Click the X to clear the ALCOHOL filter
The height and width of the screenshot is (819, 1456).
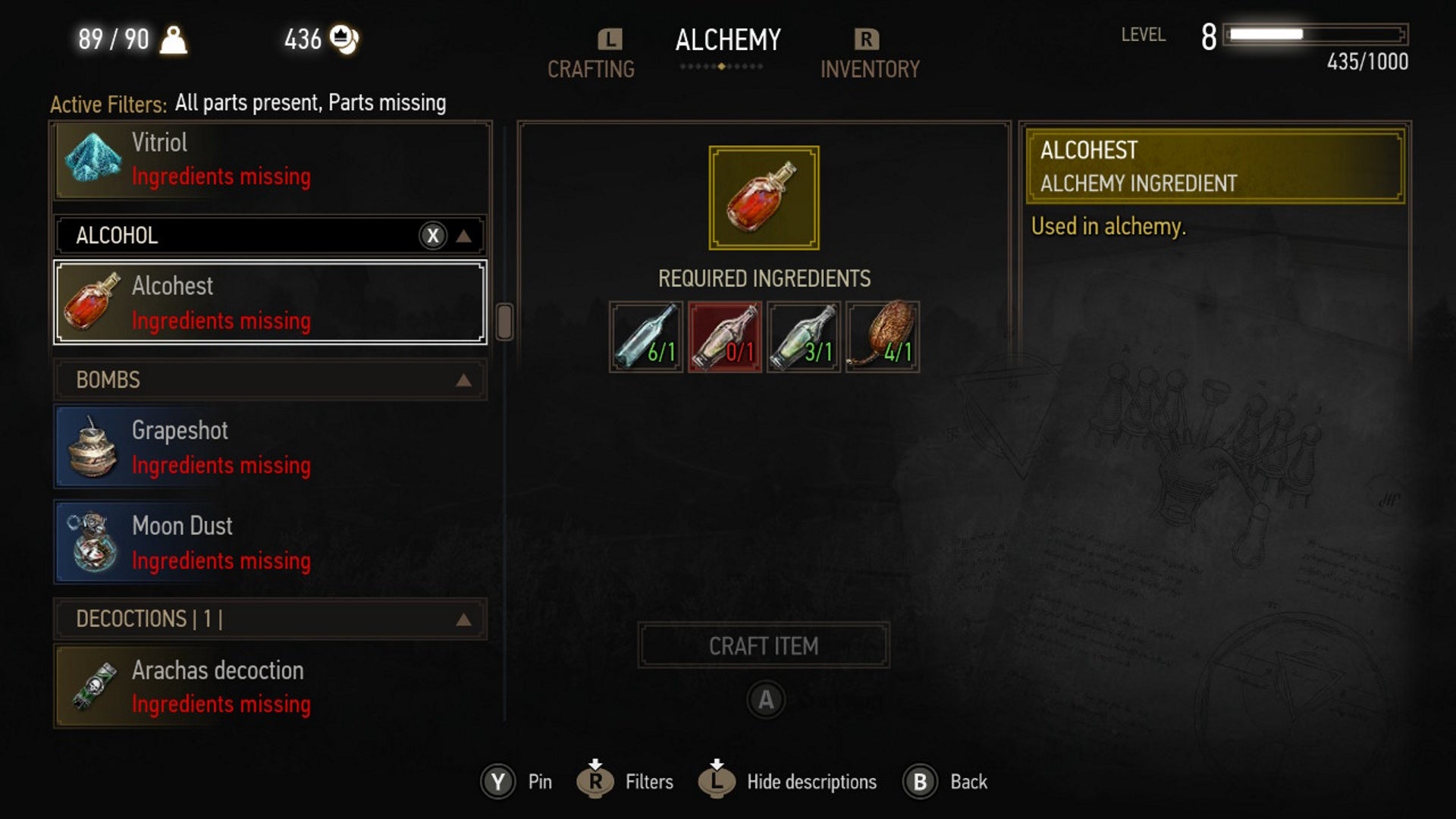point(432,235)
